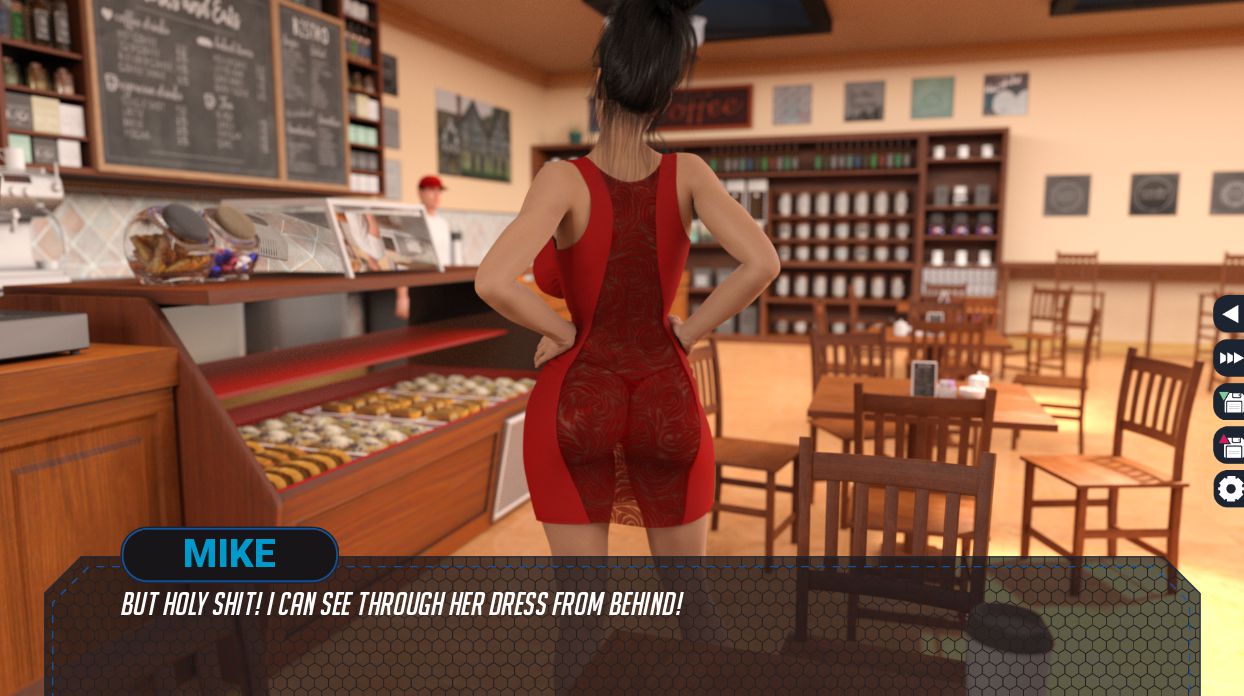Open the save menu, green arrow disk icon
This screenshot has width=1244, height=696.
1230,402
